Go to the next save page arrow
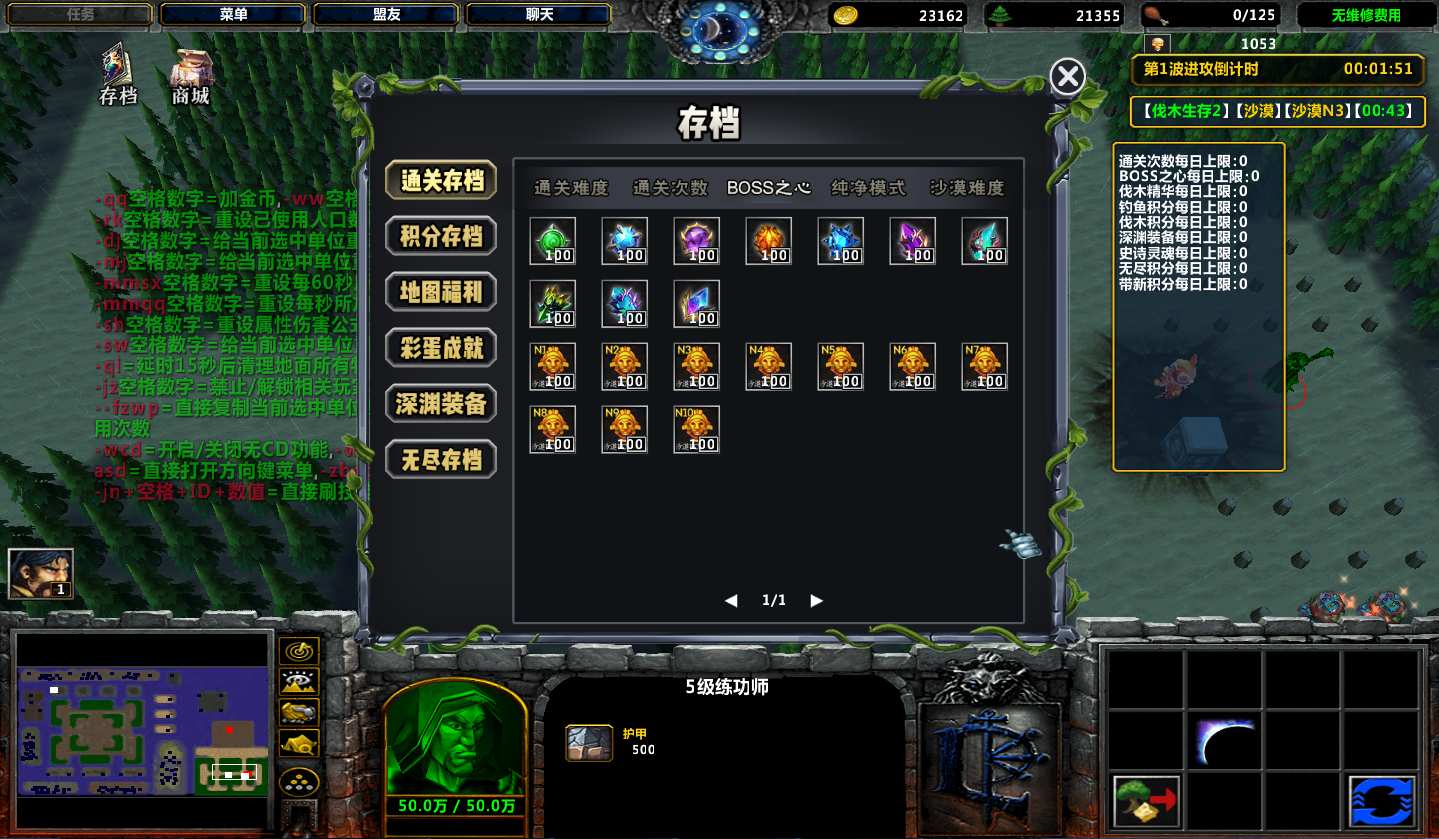Screen dimensions: 1439x839 pyautogui.click(x=817, y=601)
